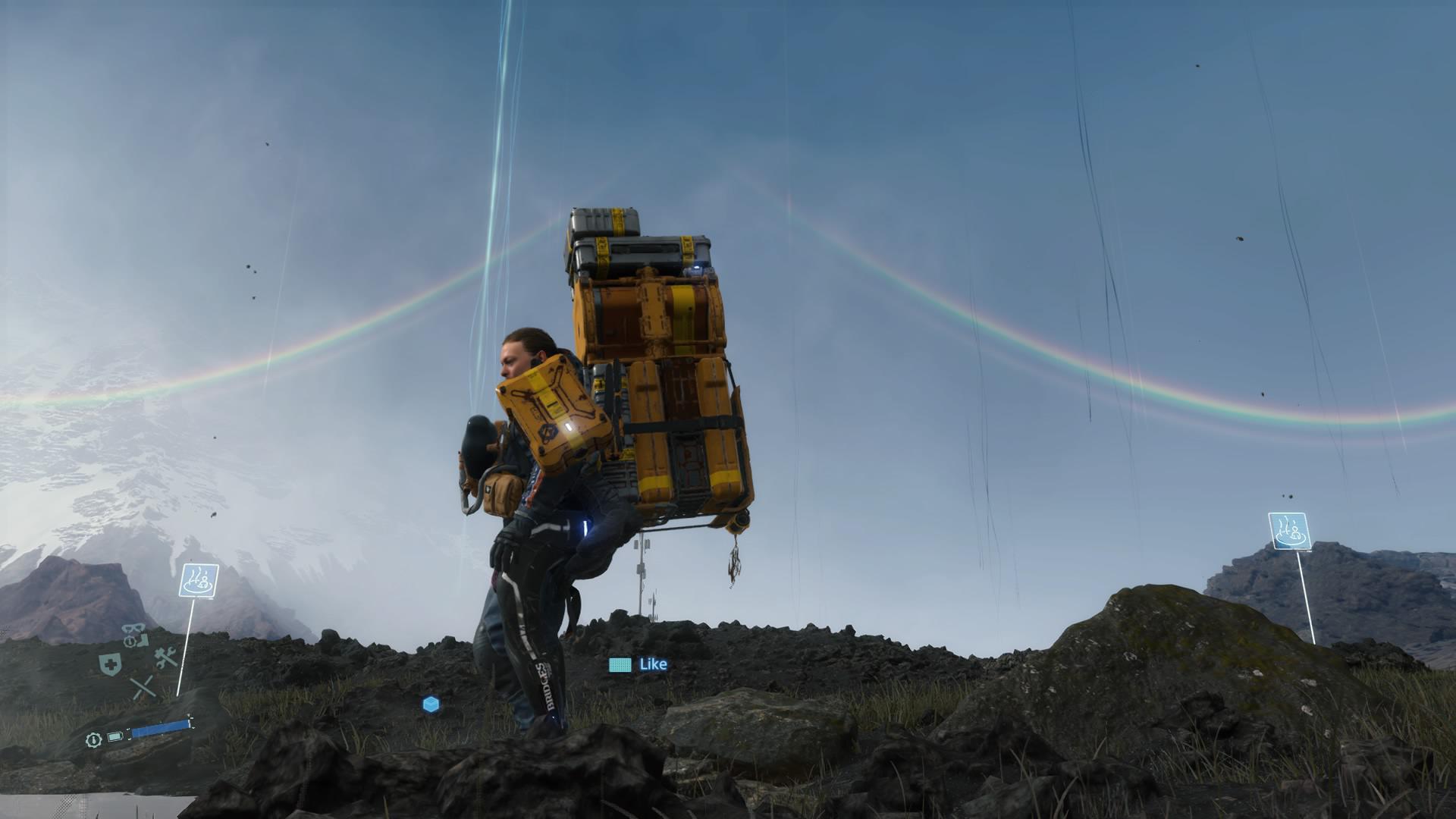The height and width of the screenshot is (819, 1456).
Task: Select the crossed repair tools icon
Action: [x=165, y=657]
